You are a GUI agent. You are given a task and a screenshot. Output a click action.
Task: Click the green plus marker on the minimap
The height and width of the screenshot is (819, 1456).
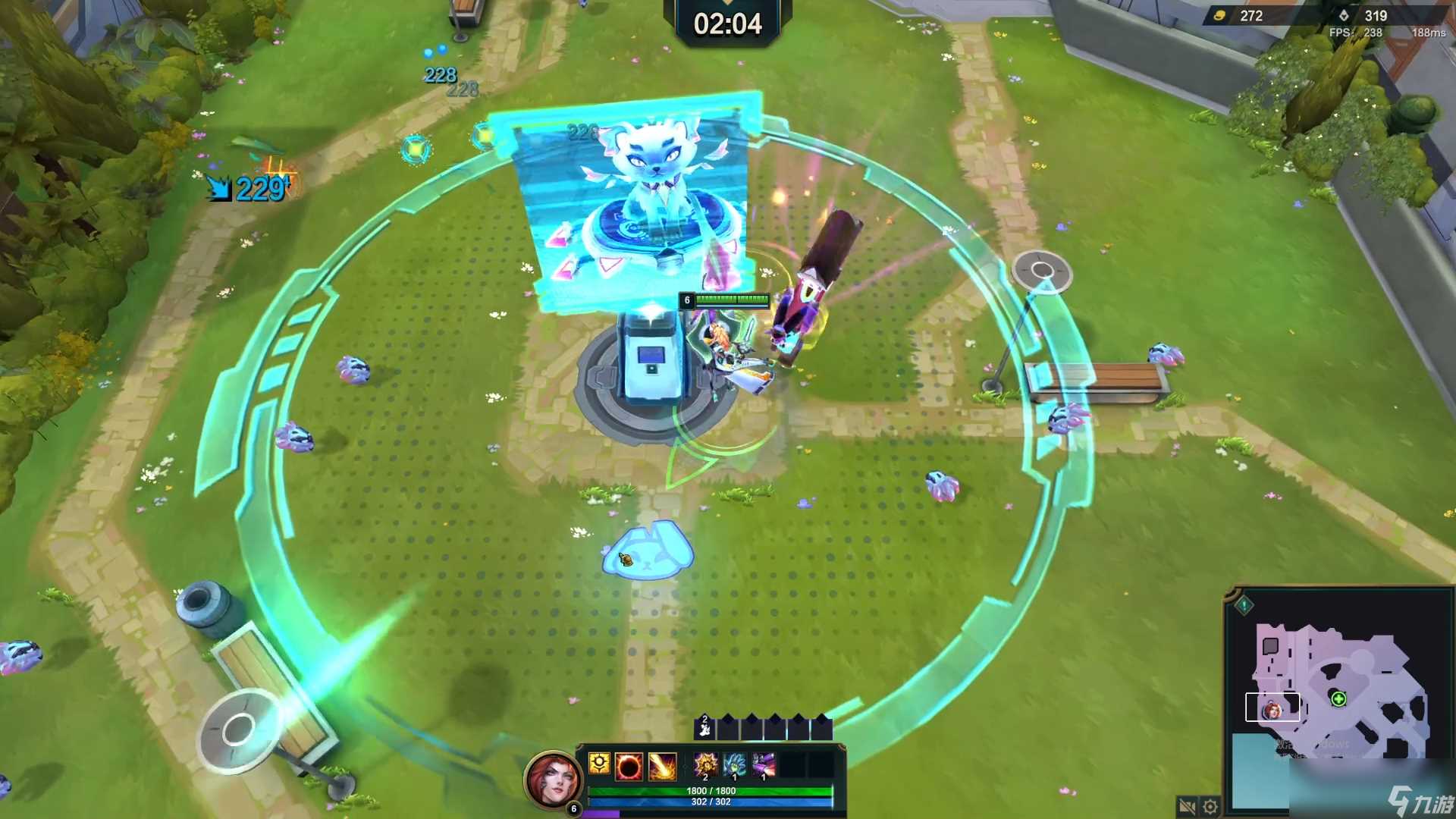click(1338, 698)
